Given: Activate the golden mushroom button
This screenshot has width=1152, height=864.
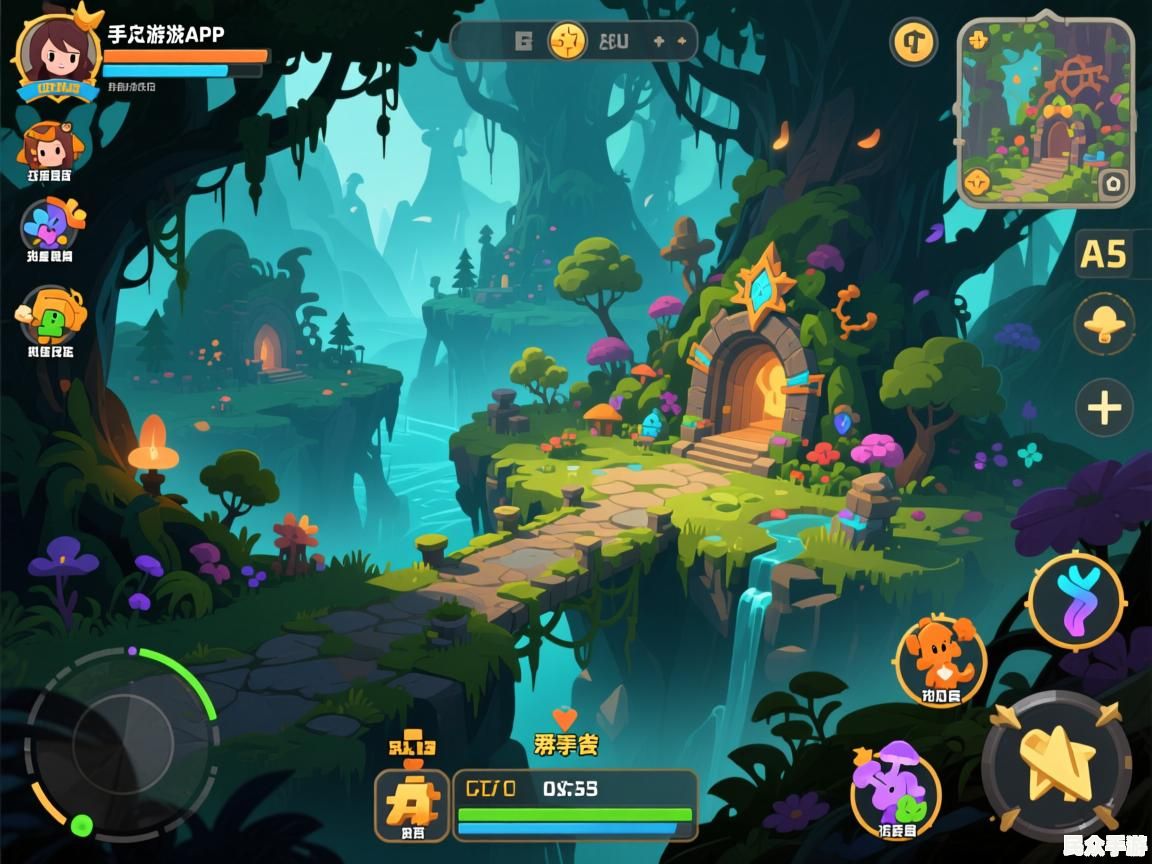Looking at the screenshot, I should [1104, 324].
